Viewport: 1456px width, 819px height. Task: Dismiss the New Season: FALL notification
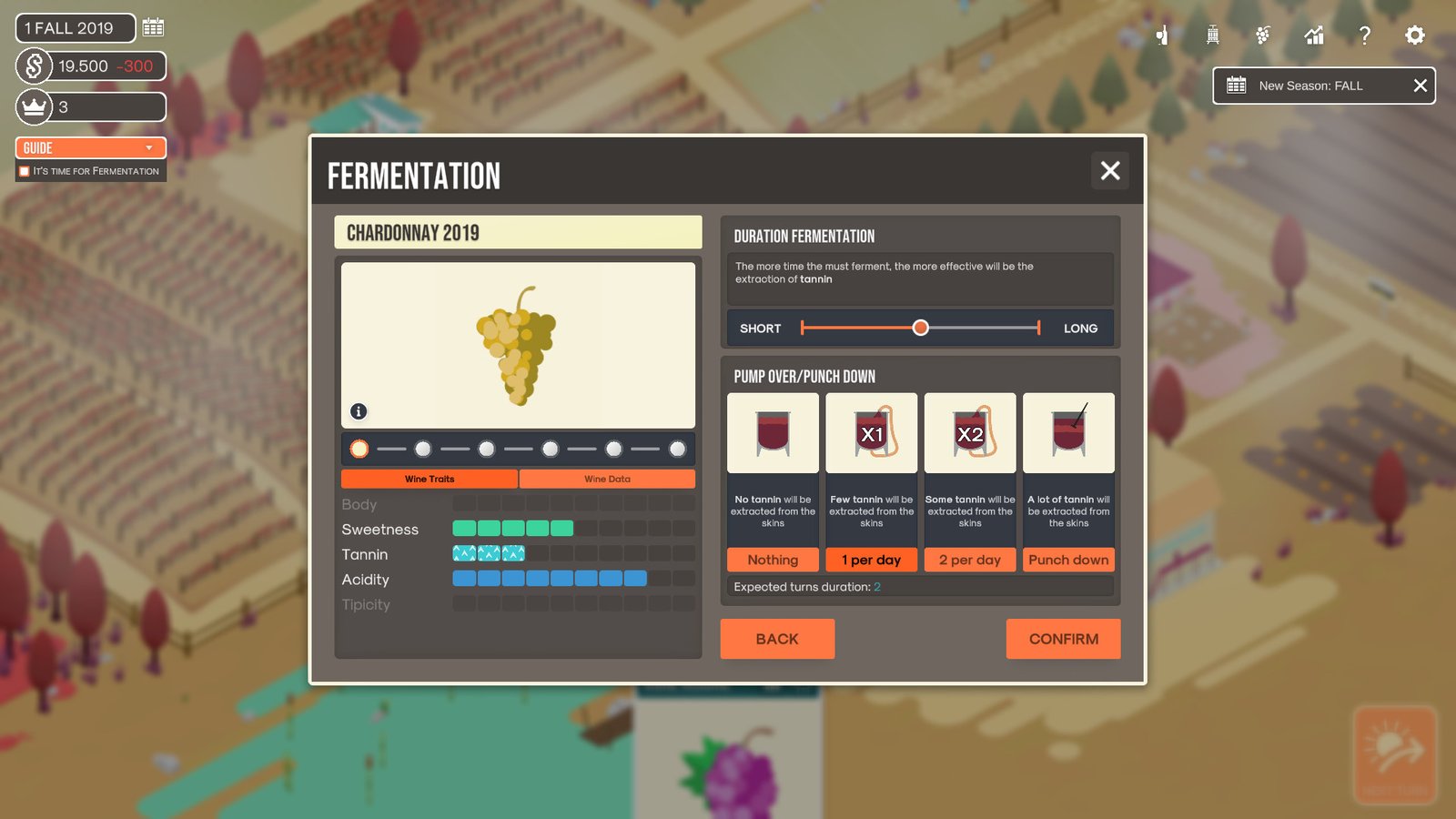click(x=1420, y=86)
